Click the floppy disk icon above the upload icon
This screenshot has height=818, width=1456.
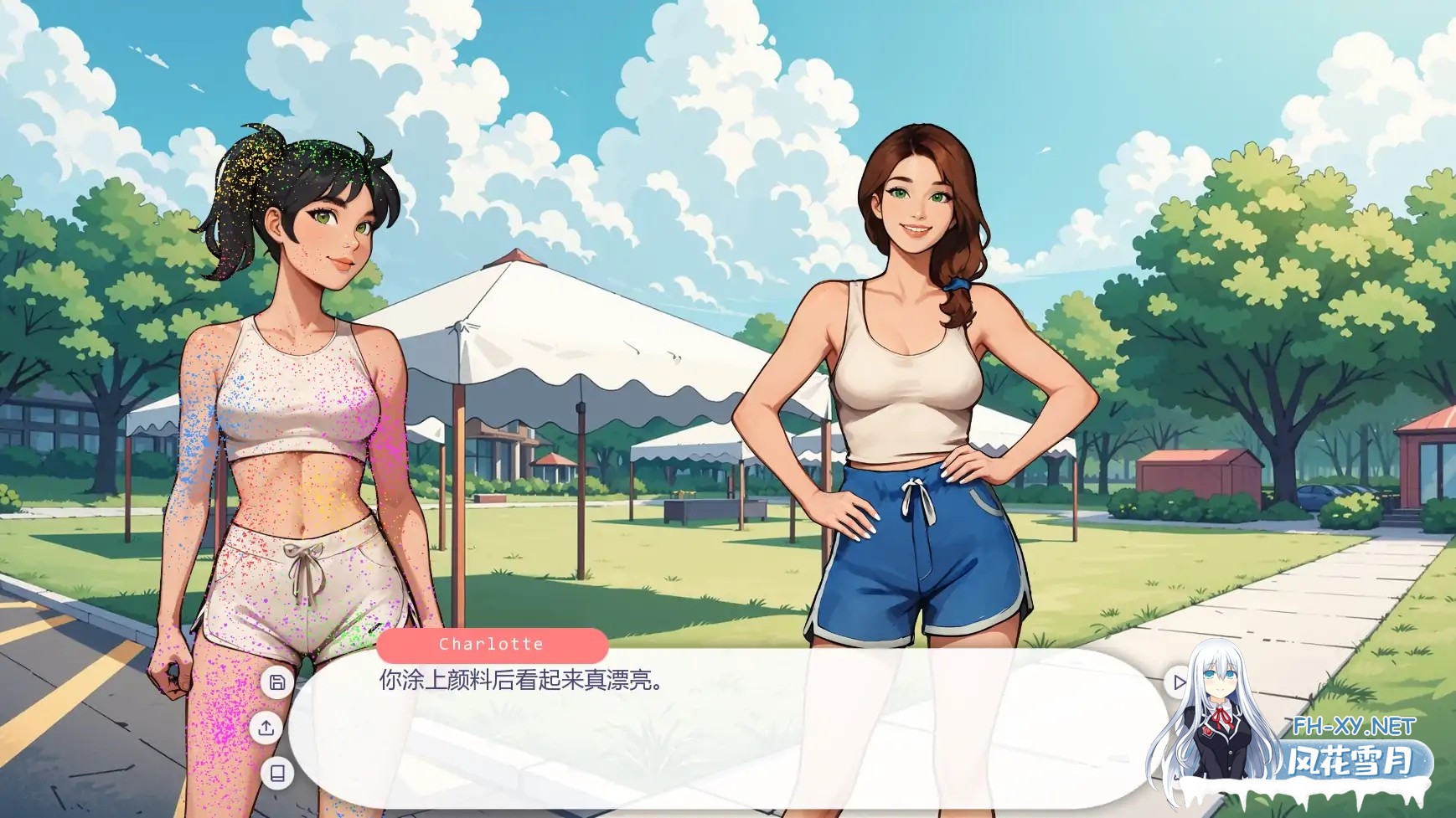(x=276, y=682)
